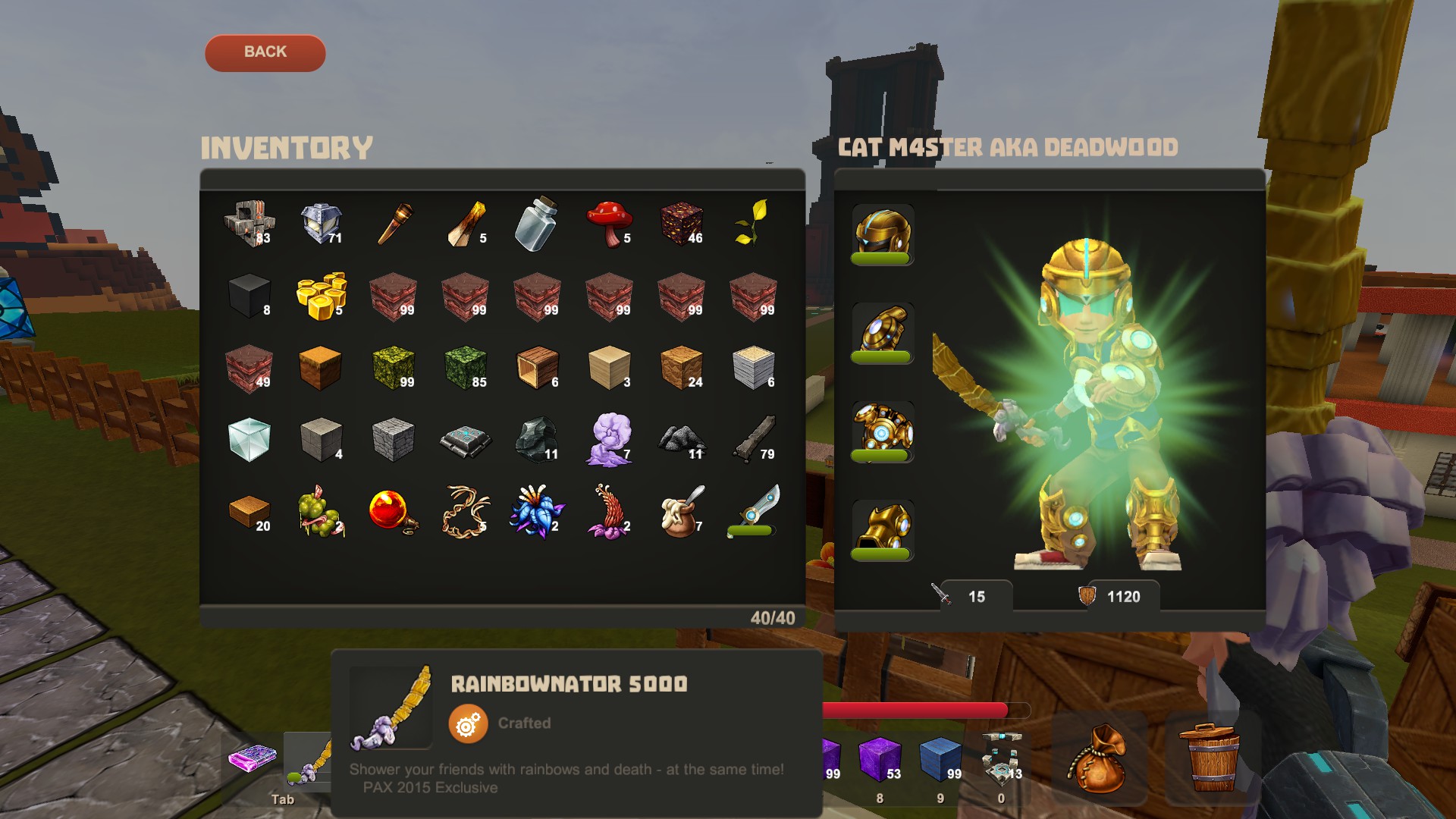Select the yellow sapling item
1456x819 pixels.
coord(752,223)
